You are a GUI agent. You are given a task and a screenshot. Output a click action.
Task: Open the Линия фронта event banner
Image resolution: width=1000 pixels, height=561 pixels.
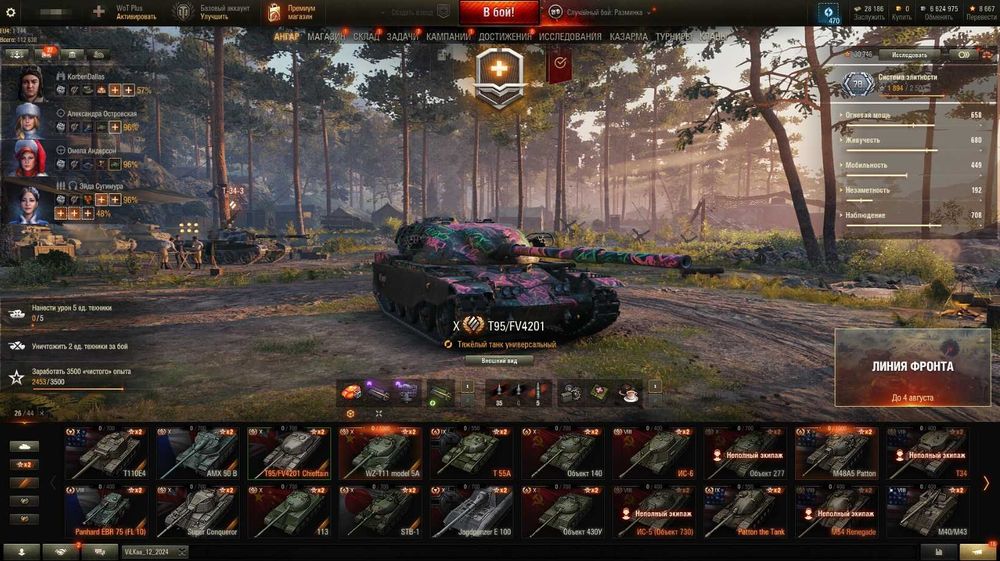(912, 368)
